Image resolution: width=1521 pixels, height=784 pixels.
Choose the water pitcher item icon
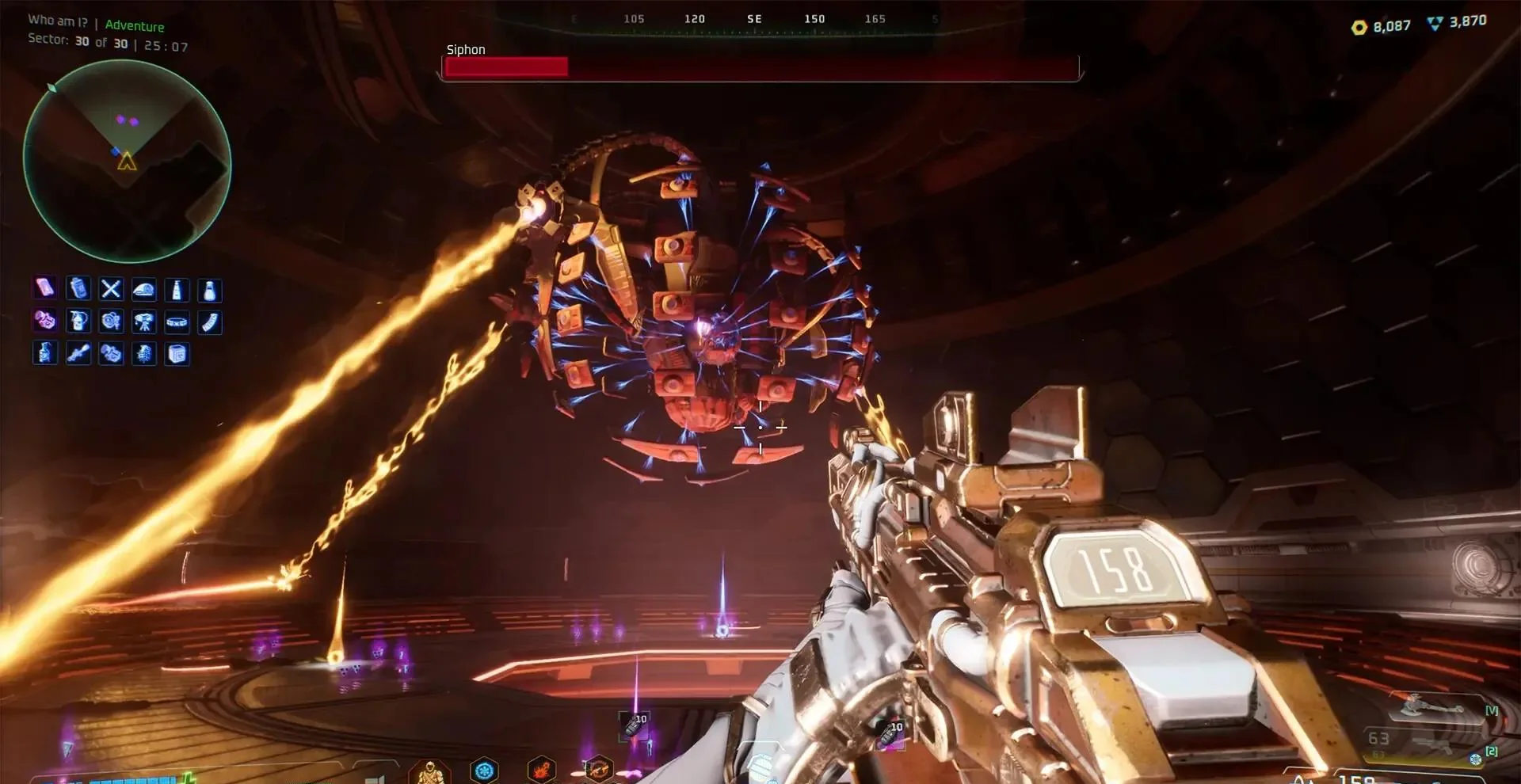tap(78, 322)
